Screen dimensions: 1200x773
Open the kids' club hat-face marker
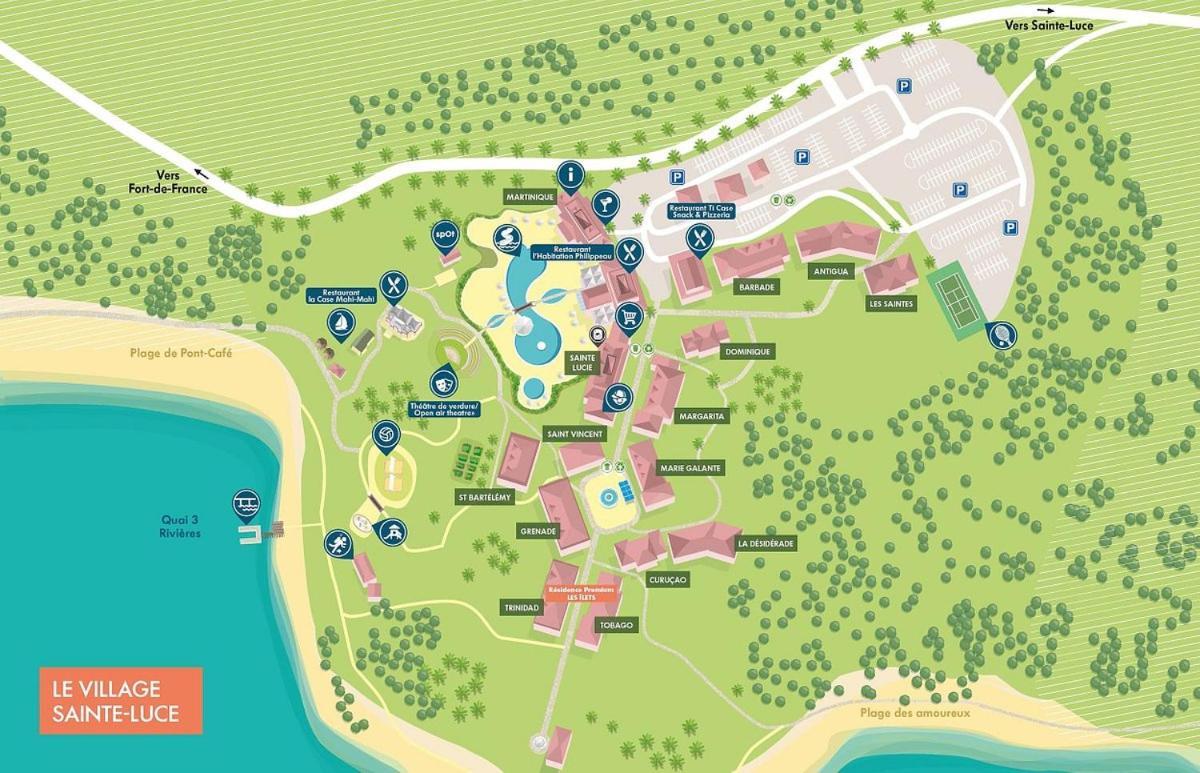619,398
